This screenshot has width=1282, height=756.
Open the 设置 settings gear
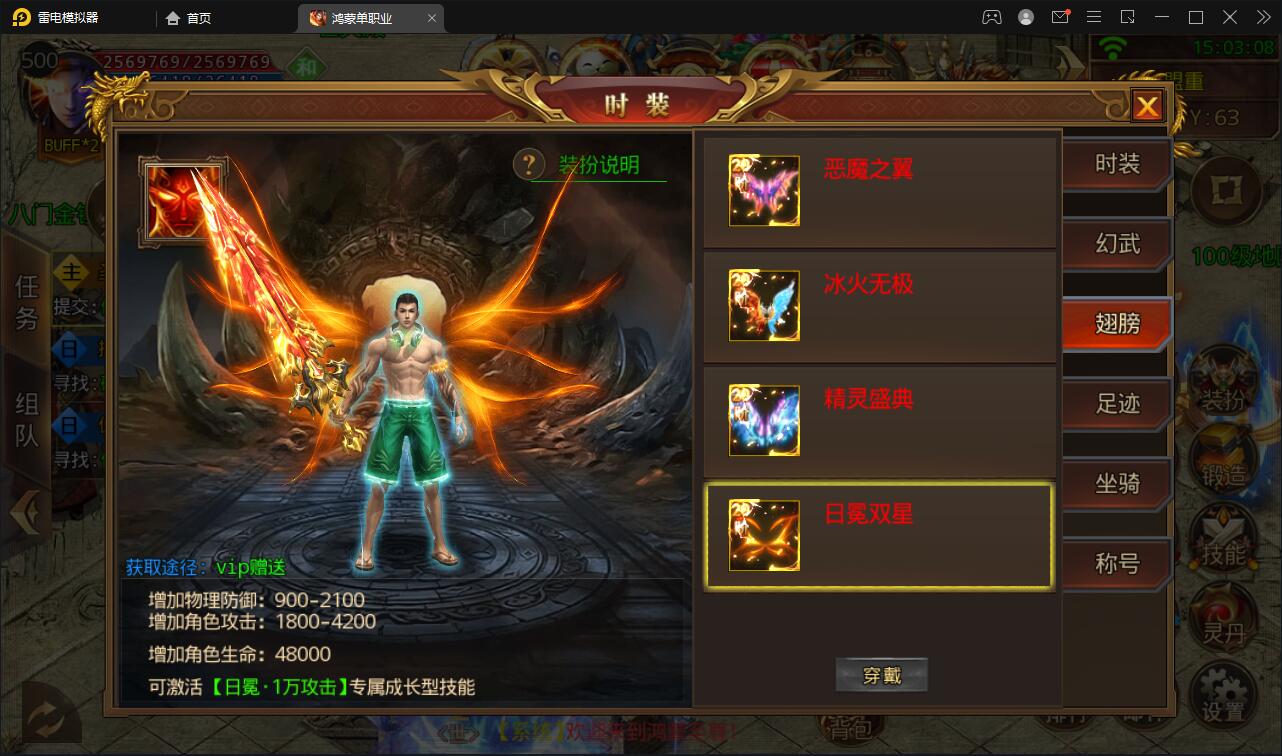click(x=1223, y=695)
